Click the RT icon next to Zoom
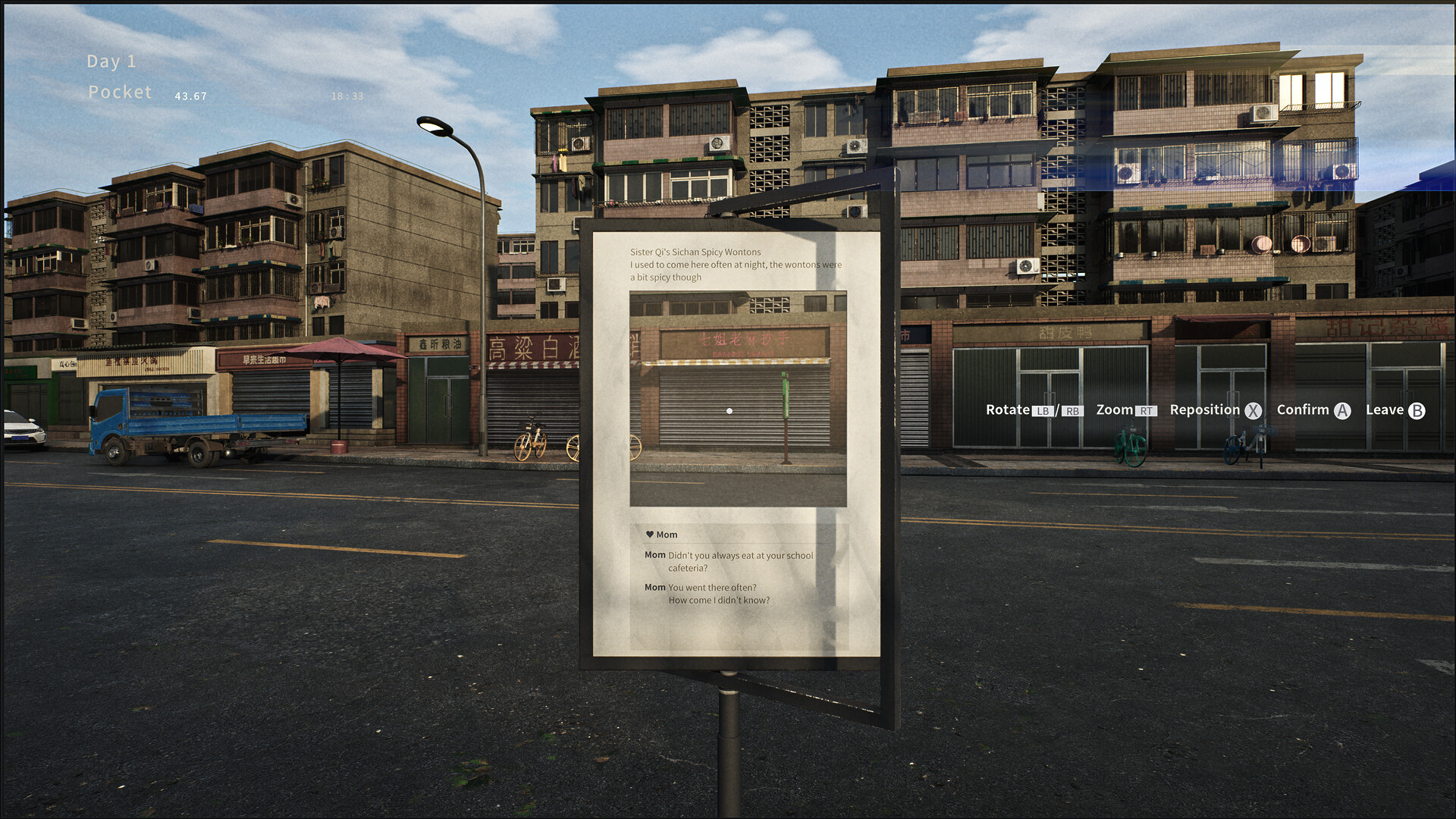The width and height of the screenshot is (1456, 819). point(1147,410)
